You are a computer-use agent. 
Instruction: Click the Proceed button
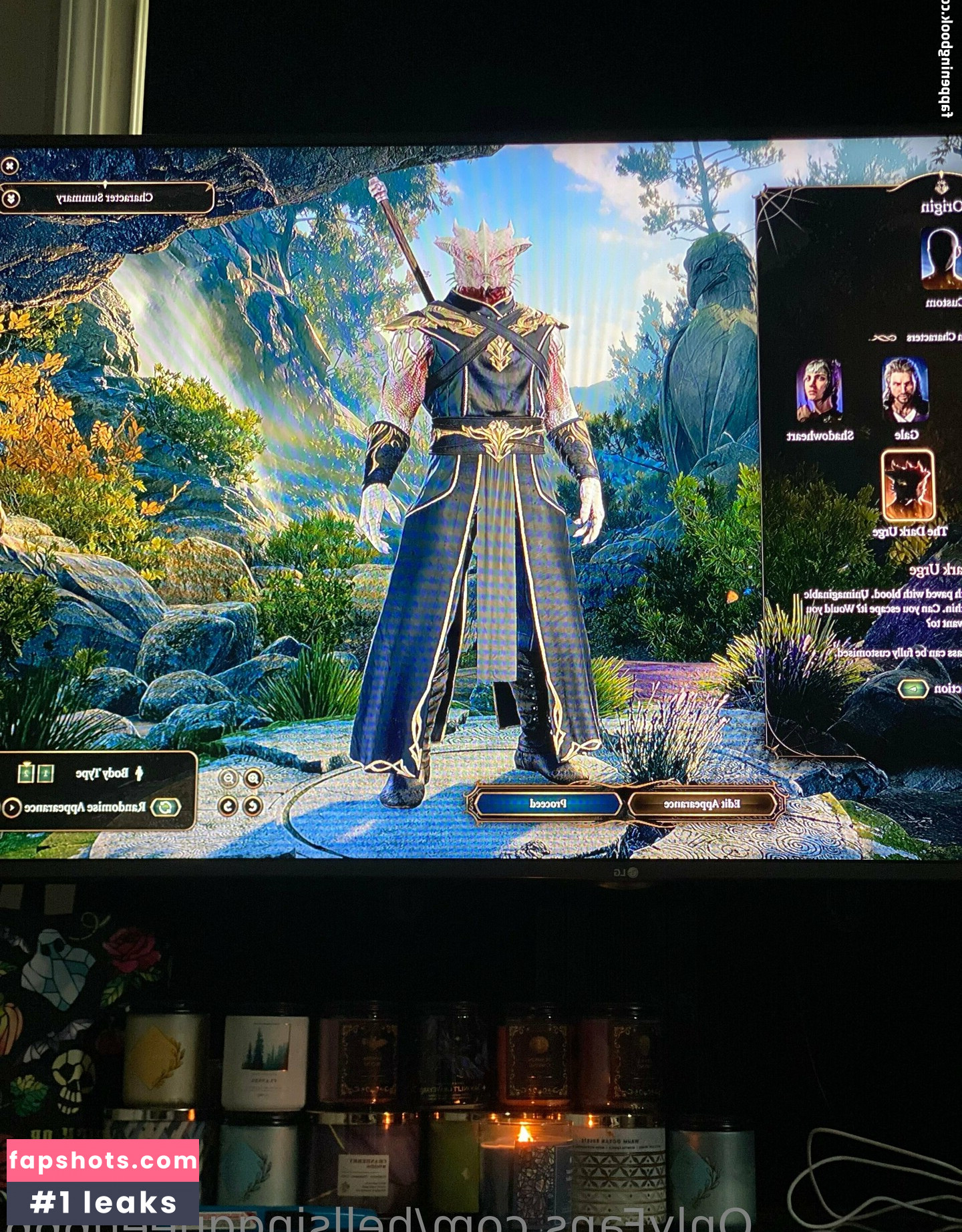coord(548,804)
